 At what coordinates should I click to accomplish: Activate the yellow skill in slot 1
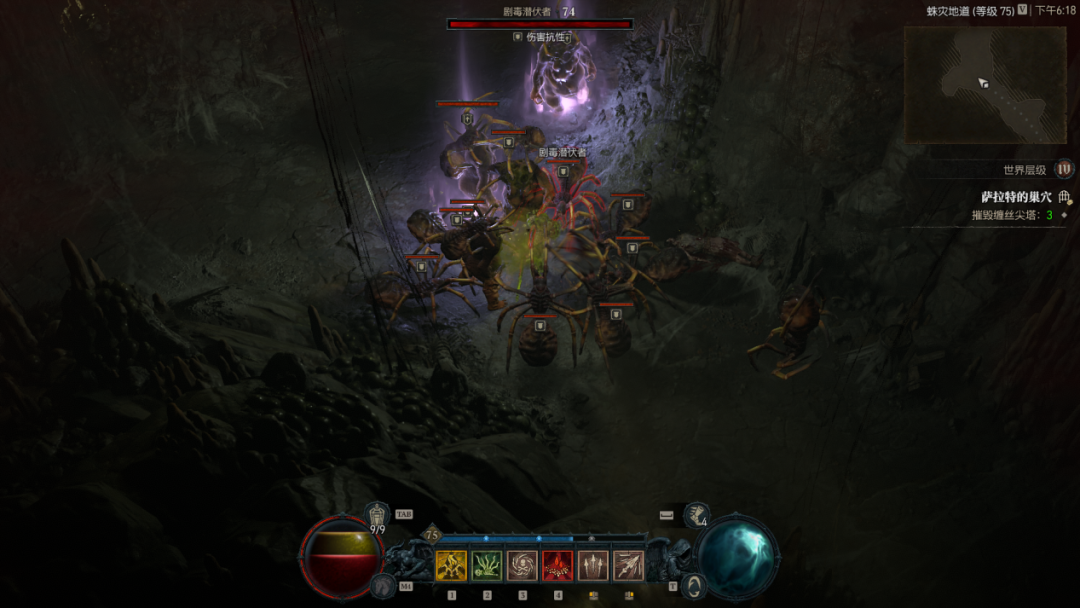click(x=451, y=566)
